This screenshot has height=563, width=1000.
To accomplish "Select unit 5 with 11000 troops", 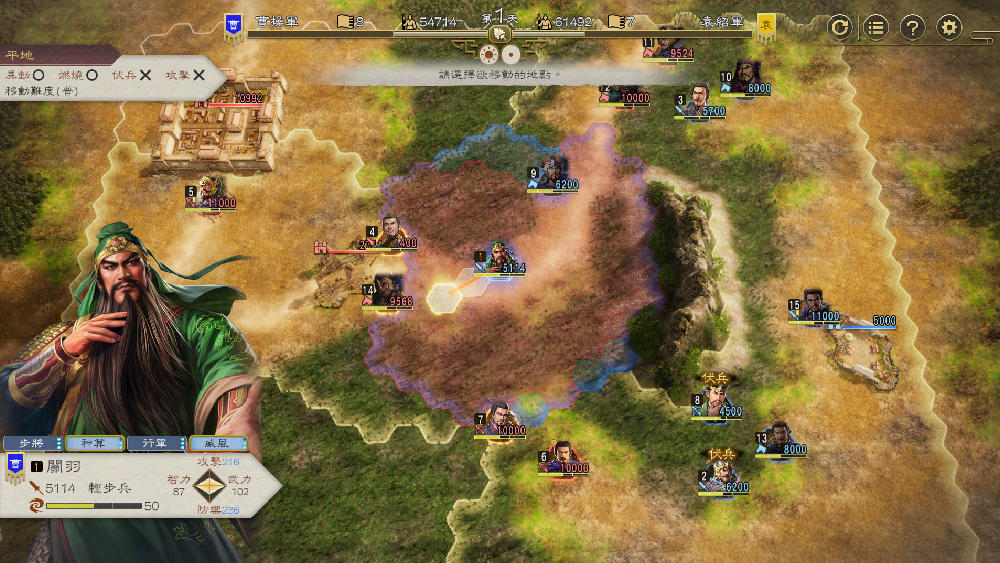I will point(210,192).
